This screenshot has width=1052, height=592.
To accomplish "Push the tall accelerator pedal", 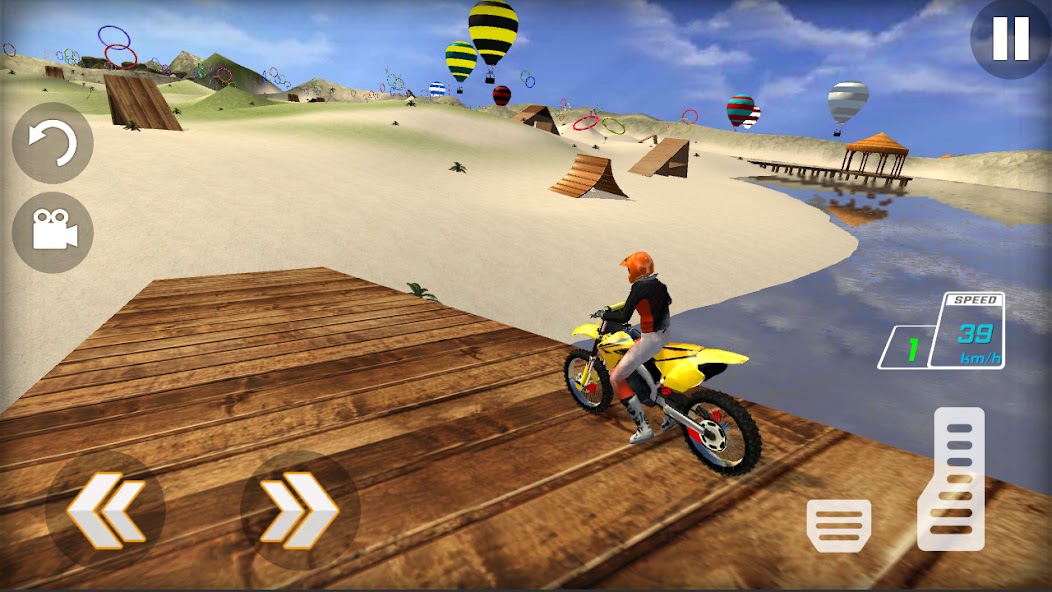I will pyautogui.click(x=952, y=479).
